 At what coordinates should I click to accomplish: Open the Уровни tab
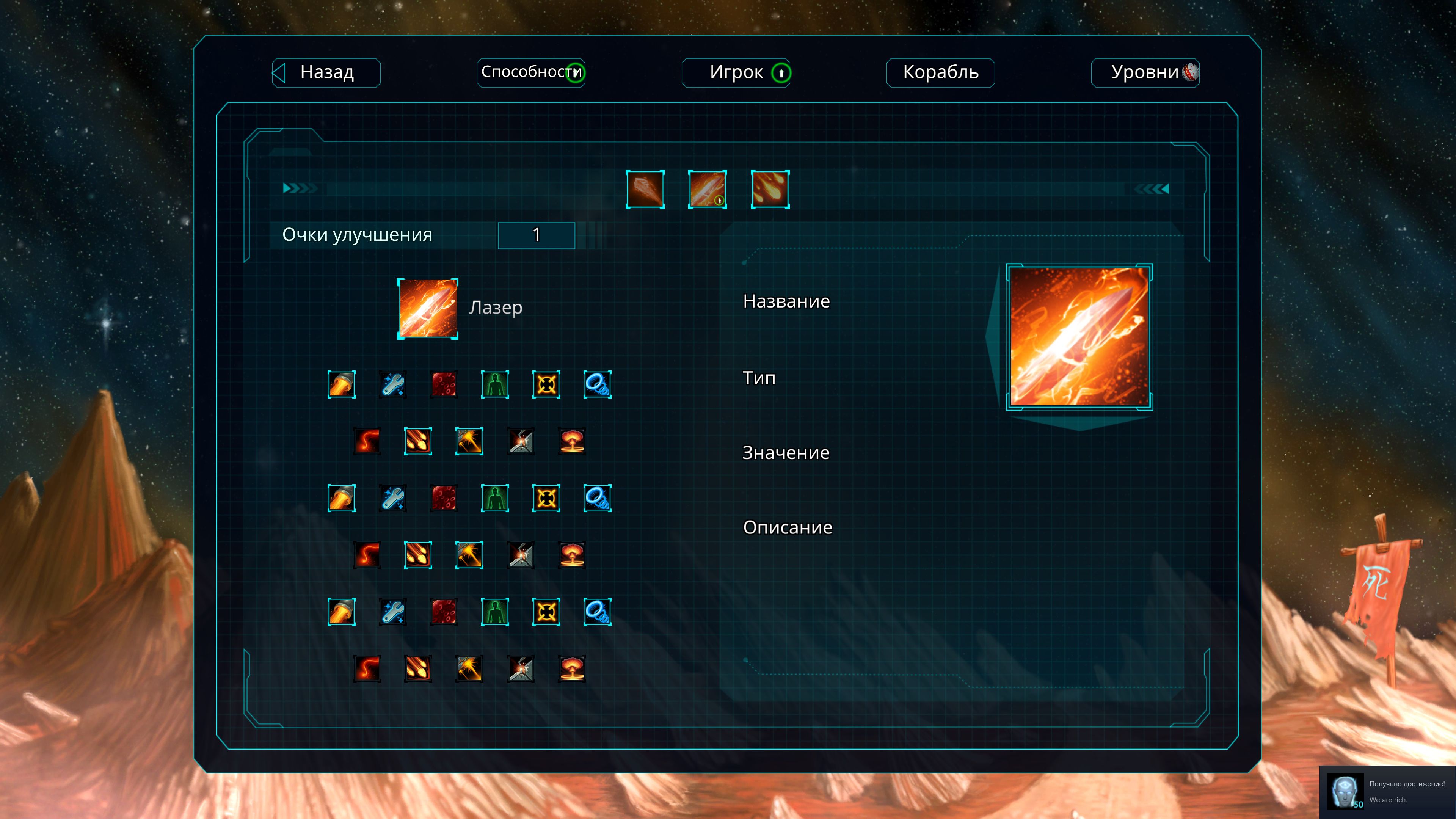[1145, 73]
